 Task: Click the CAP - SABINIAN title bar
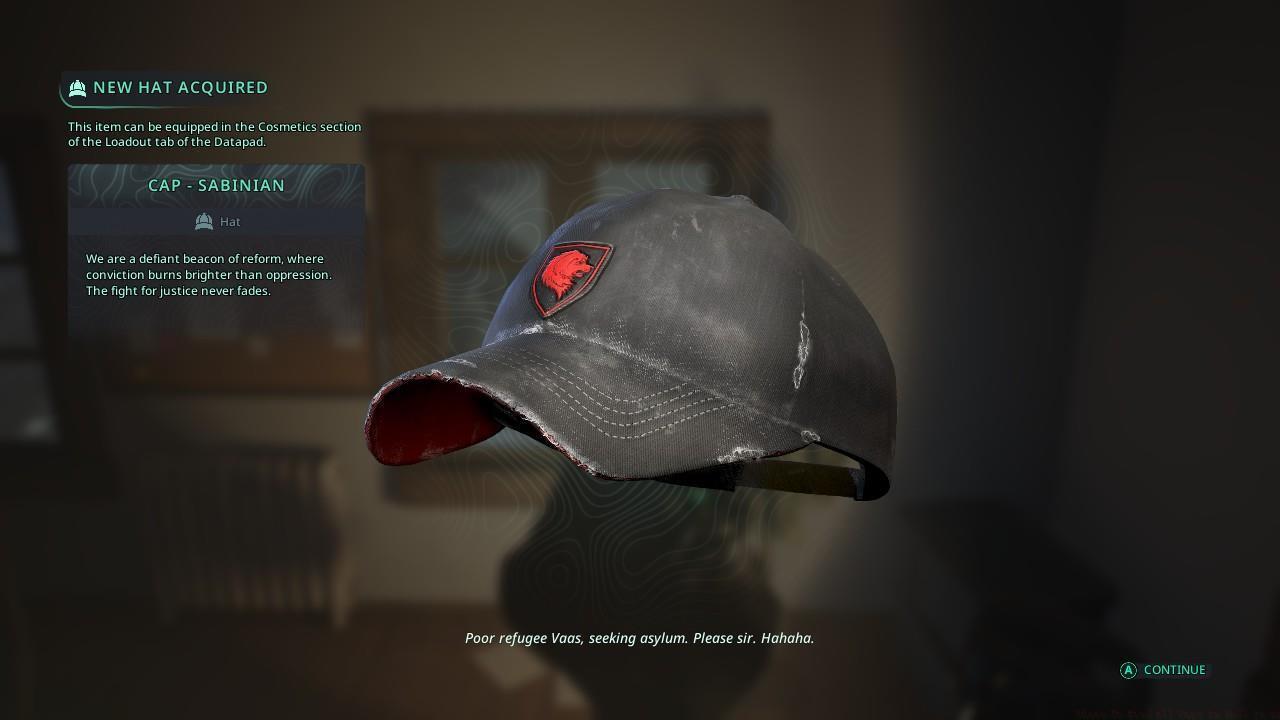click(217, 185)
